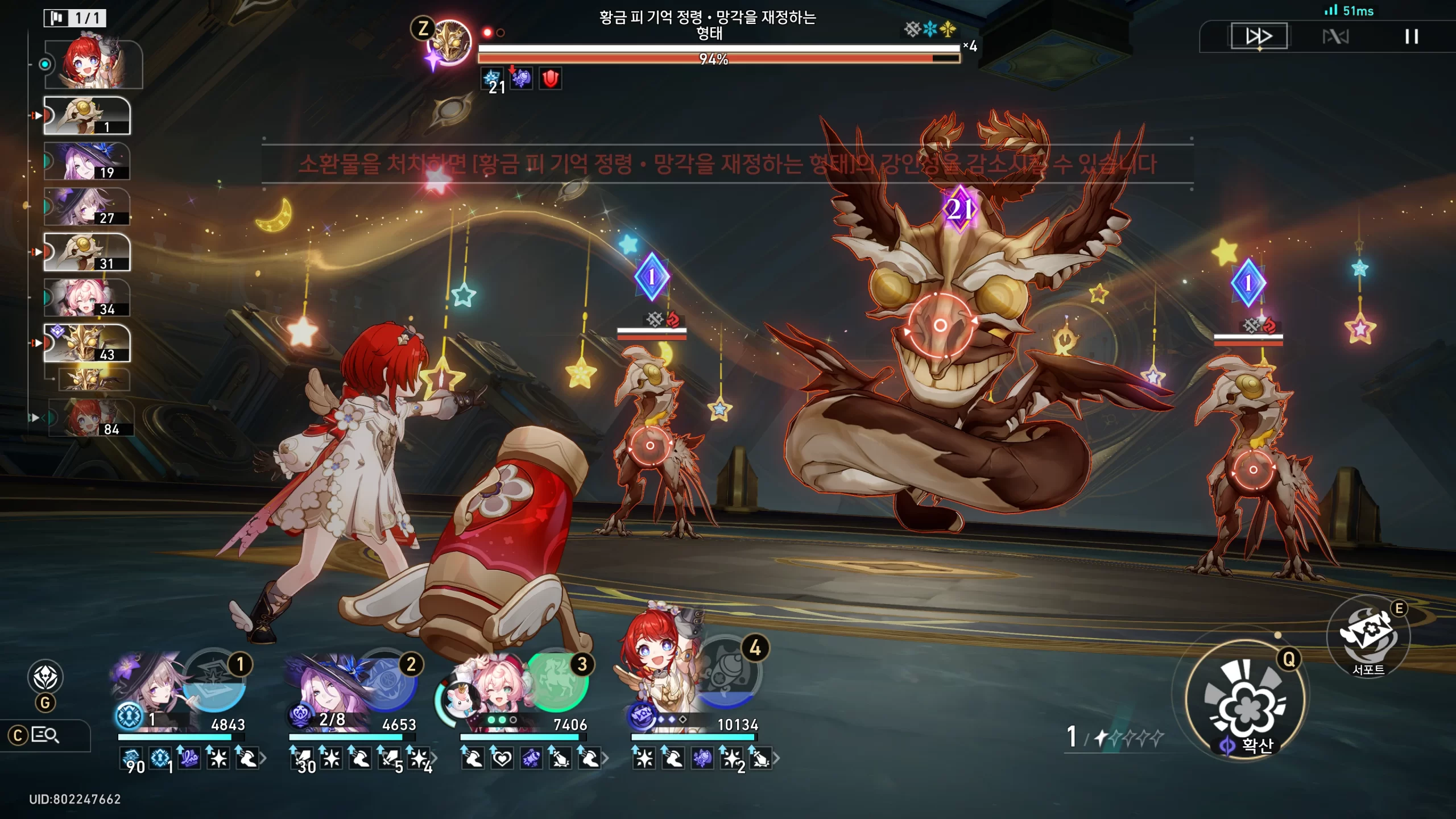The image size is (1456, 819).
Task: Select the pink-haired ally at turn 34
Action: pyautogui.click(x=87, y=298)
